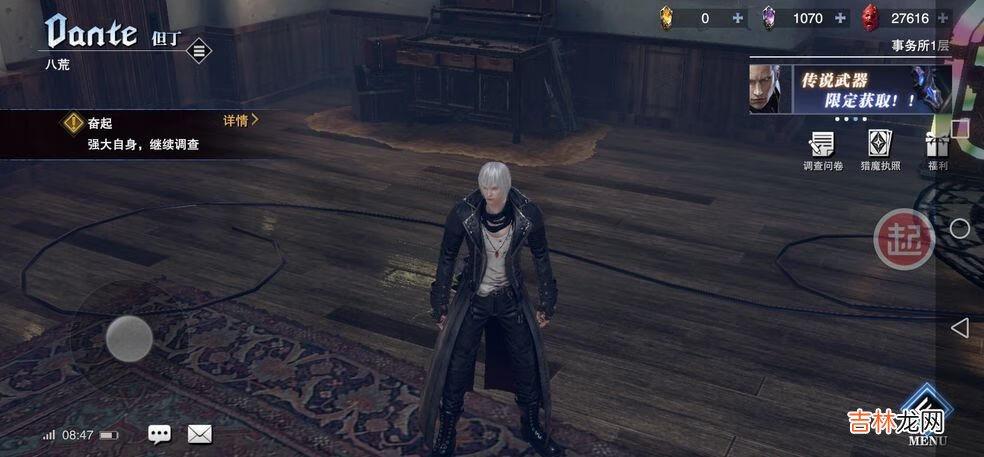This screenshot has width=984, height=457.
Task: Add more gold gem currency
Action: [x=738, y=18]
